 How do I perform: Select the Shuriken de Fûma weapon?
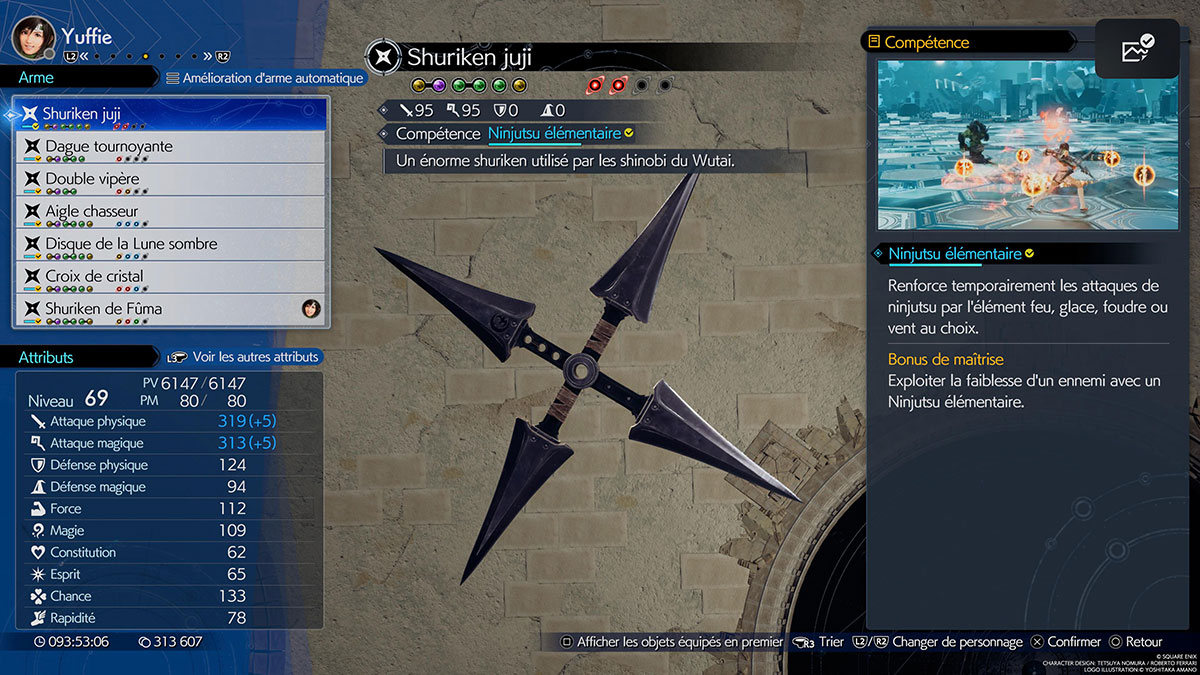coord(170,309)
